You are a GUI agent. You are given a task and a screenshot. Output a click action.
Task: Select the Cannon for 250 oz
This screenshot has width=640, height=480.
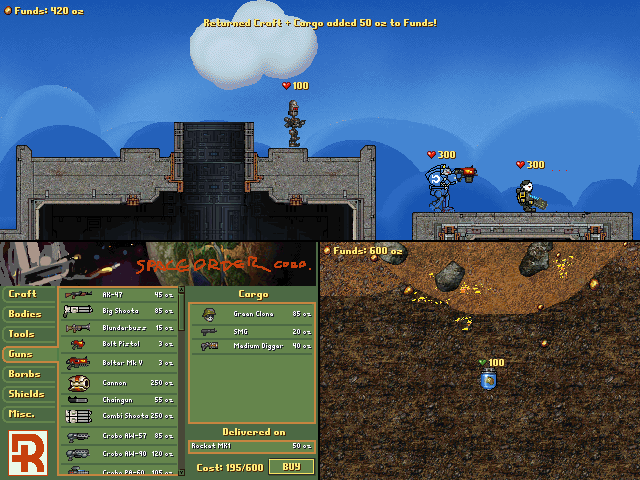(118, 382)
